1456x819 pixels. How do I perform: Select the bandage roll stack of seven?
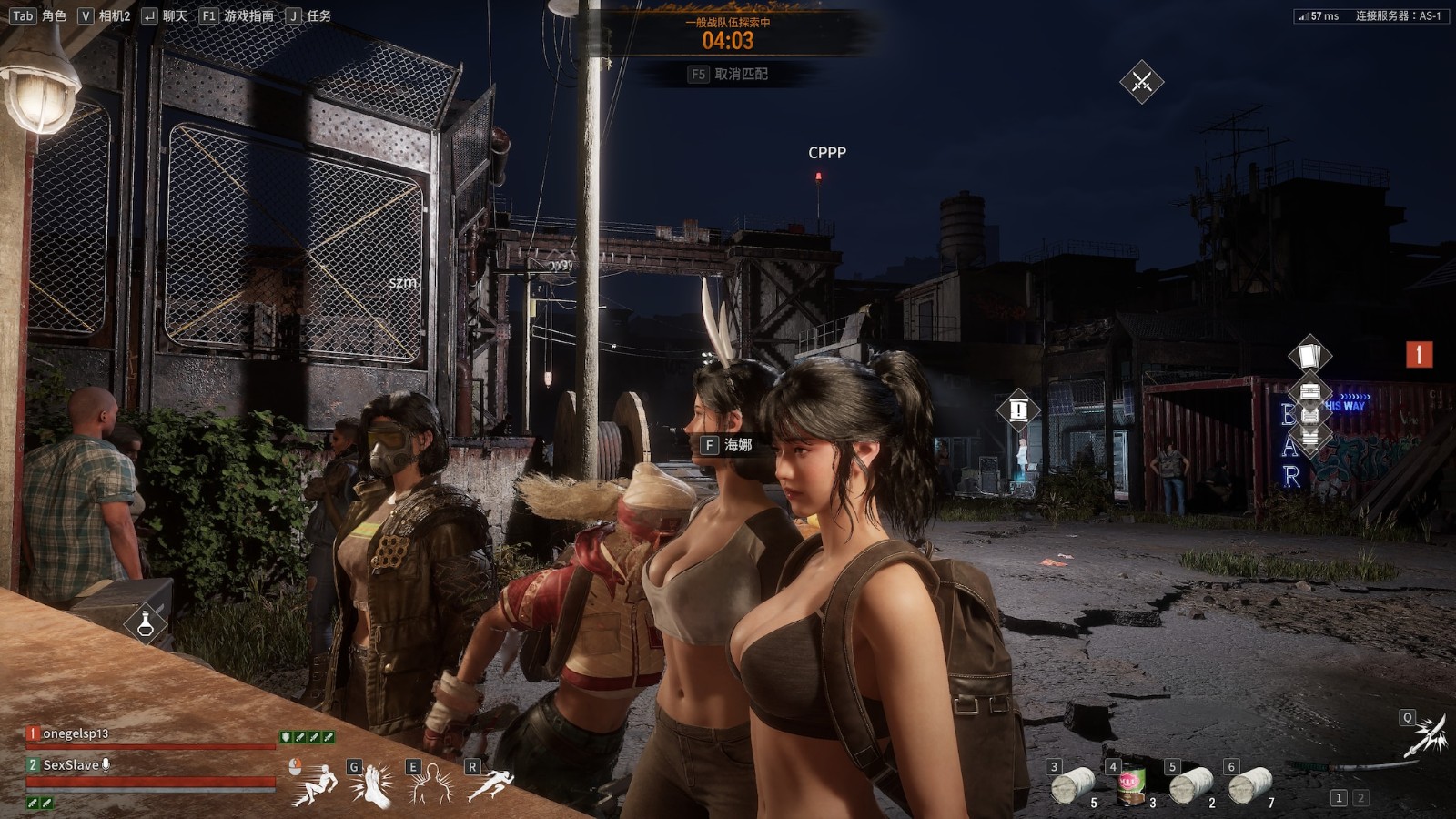pos(1250,784)
